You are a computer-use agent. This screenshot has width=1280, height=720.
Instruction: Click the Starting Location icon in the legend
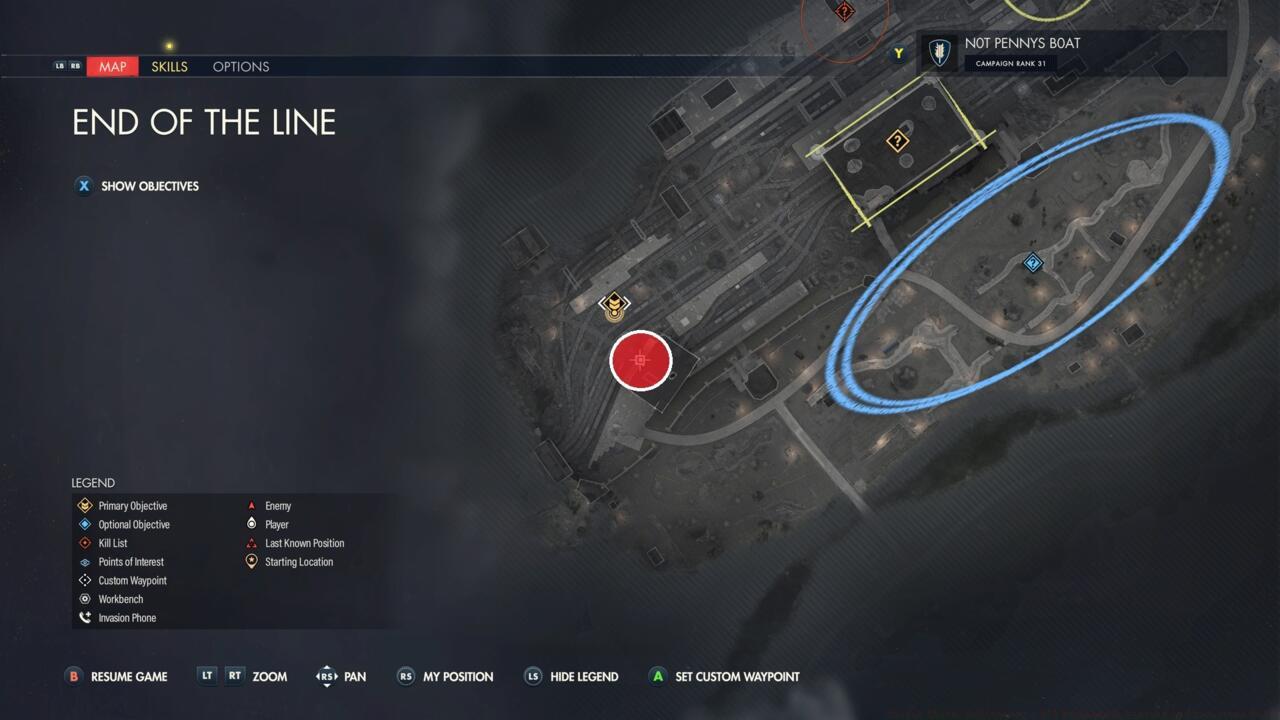click(x=252, y=561)
